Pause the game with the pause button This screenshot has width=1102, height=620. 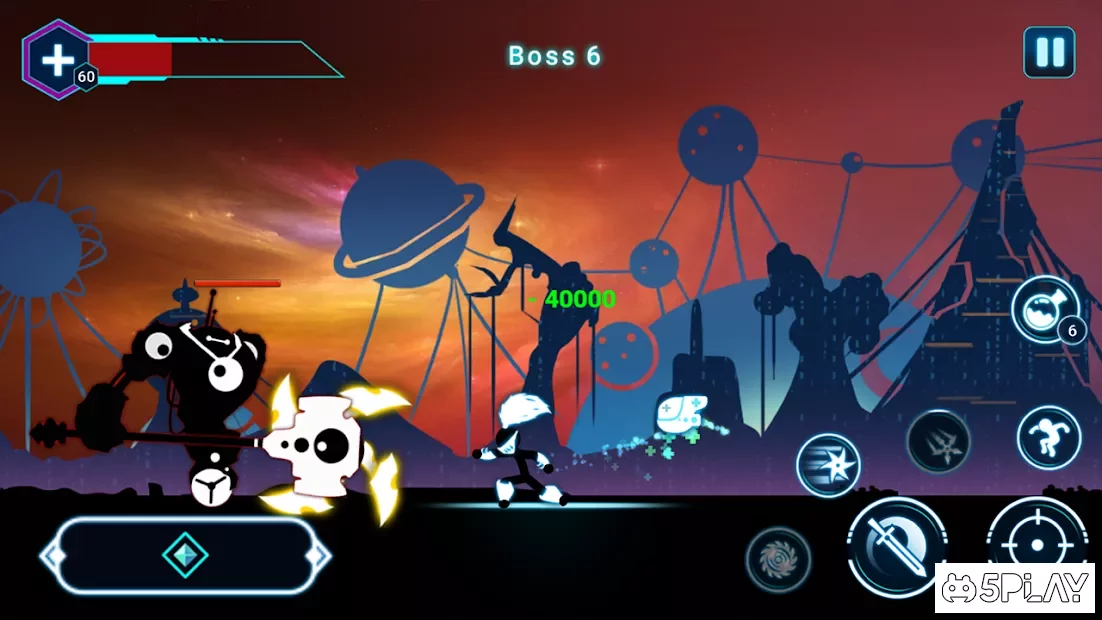click(1049, 52)
